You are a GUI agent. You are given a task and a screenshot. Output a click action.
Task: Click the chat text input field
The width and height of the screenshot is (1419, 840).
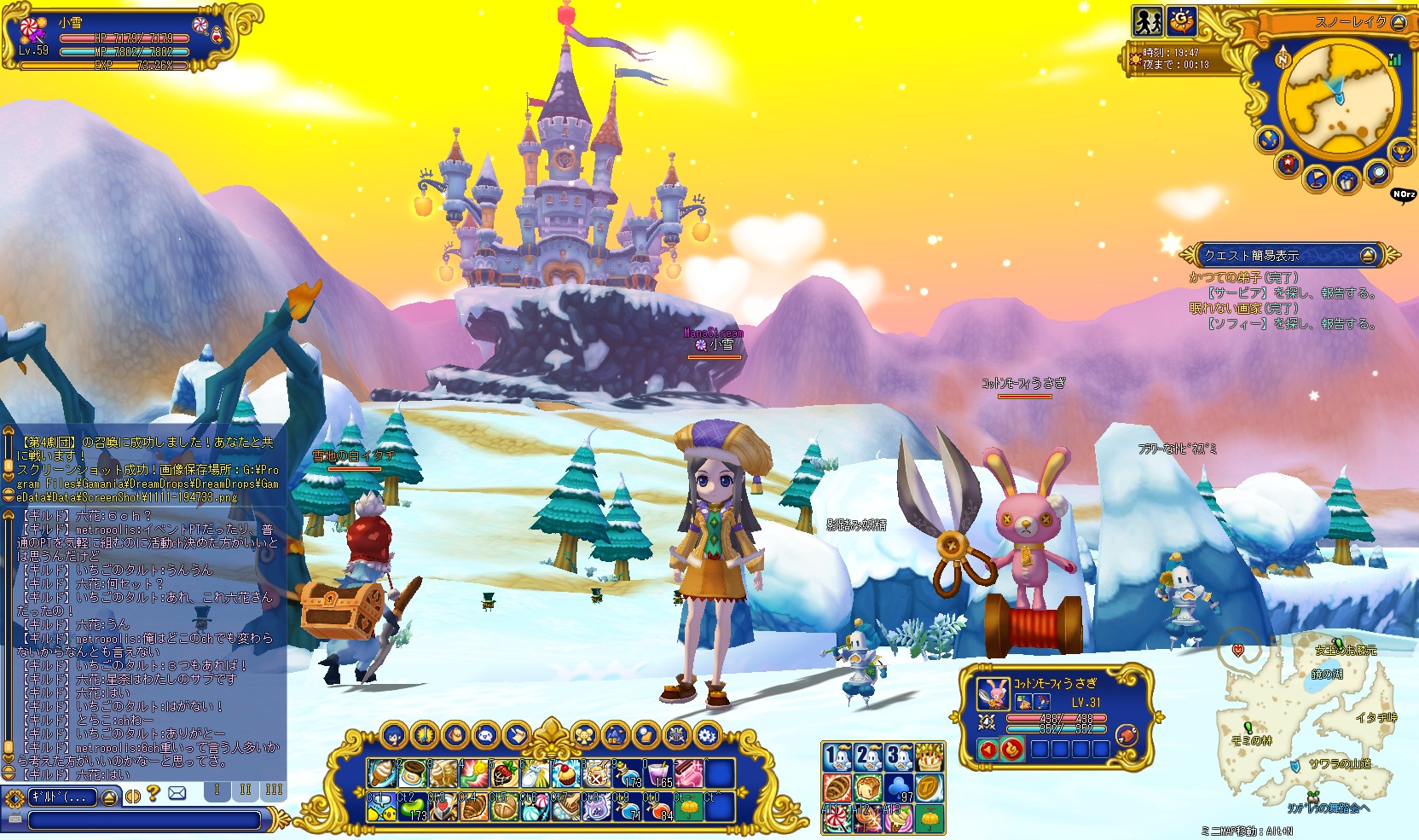(x=145, y=820)
